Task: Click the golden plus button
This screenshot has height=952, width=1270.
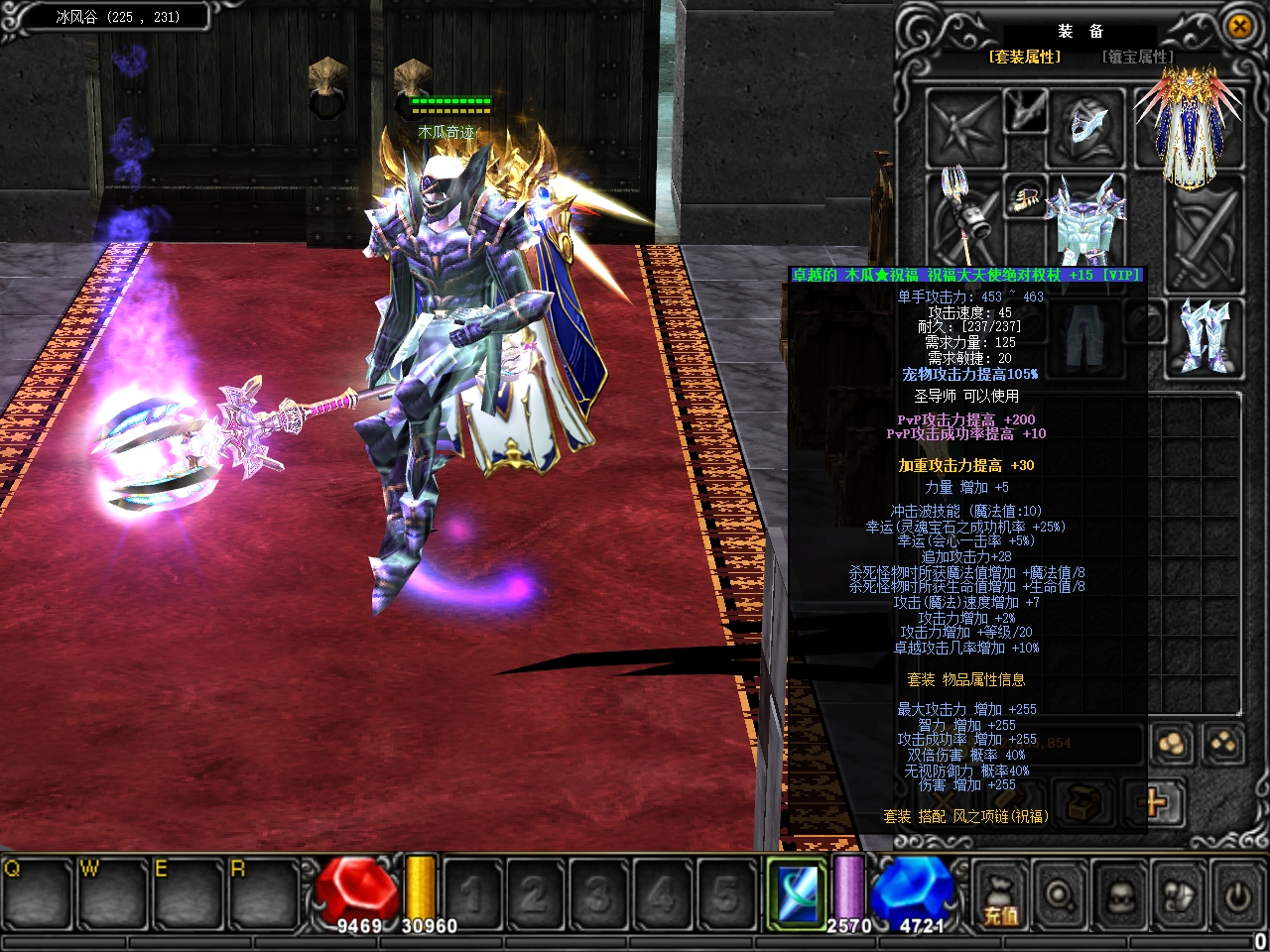Action: (x=1155, y=800)
